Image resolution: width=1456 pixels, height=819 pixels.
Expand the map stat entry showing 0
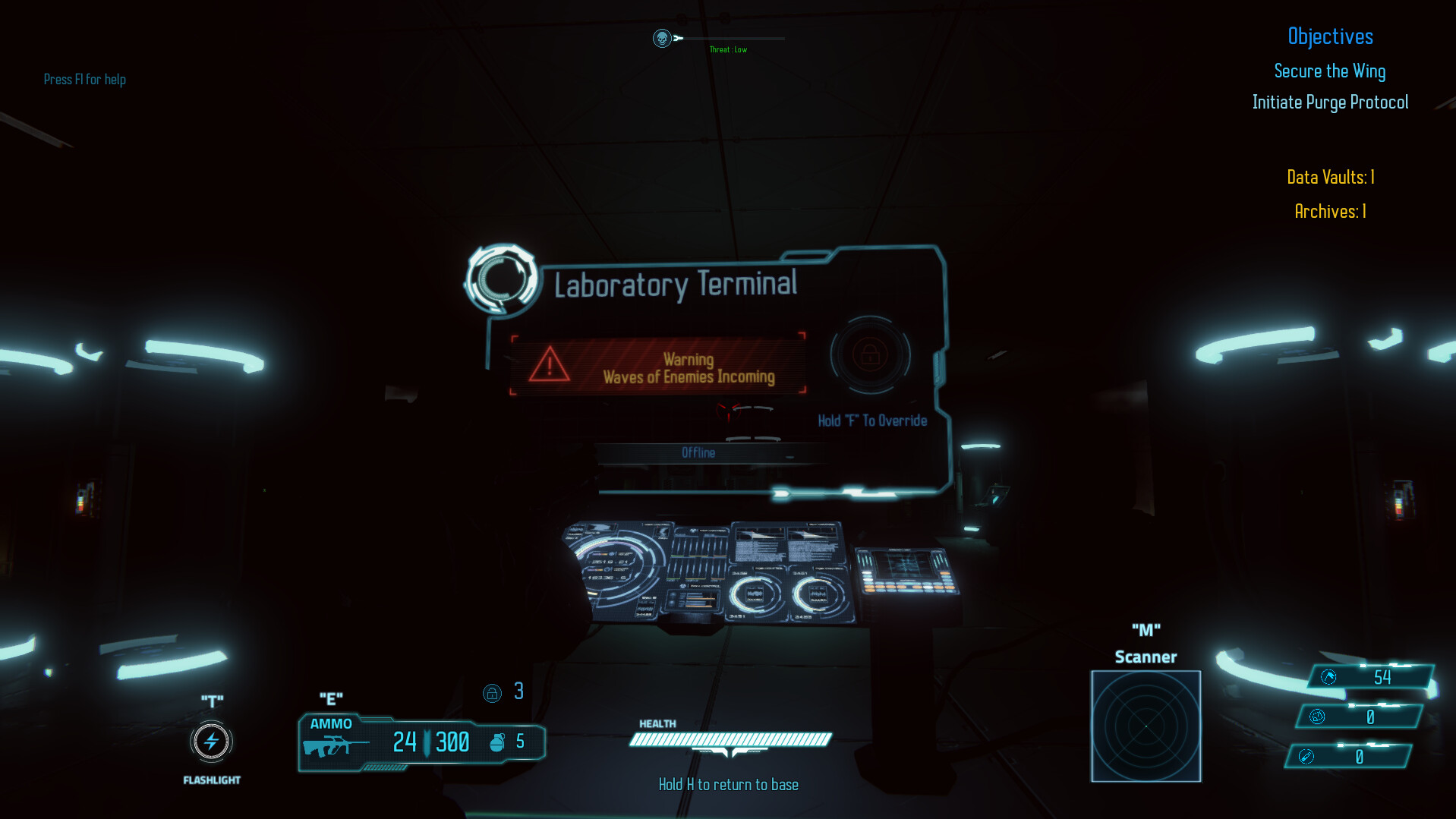click(x=1317, y=716)
